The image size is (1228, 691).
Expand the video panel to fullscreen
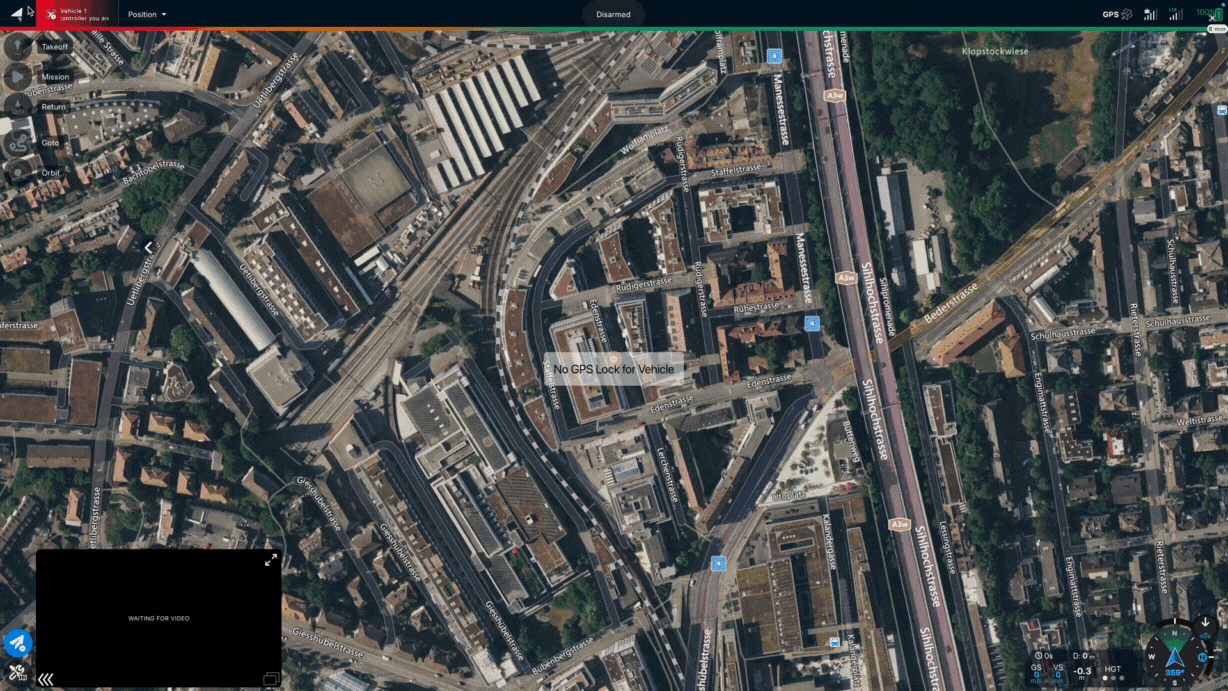(271, 560)
